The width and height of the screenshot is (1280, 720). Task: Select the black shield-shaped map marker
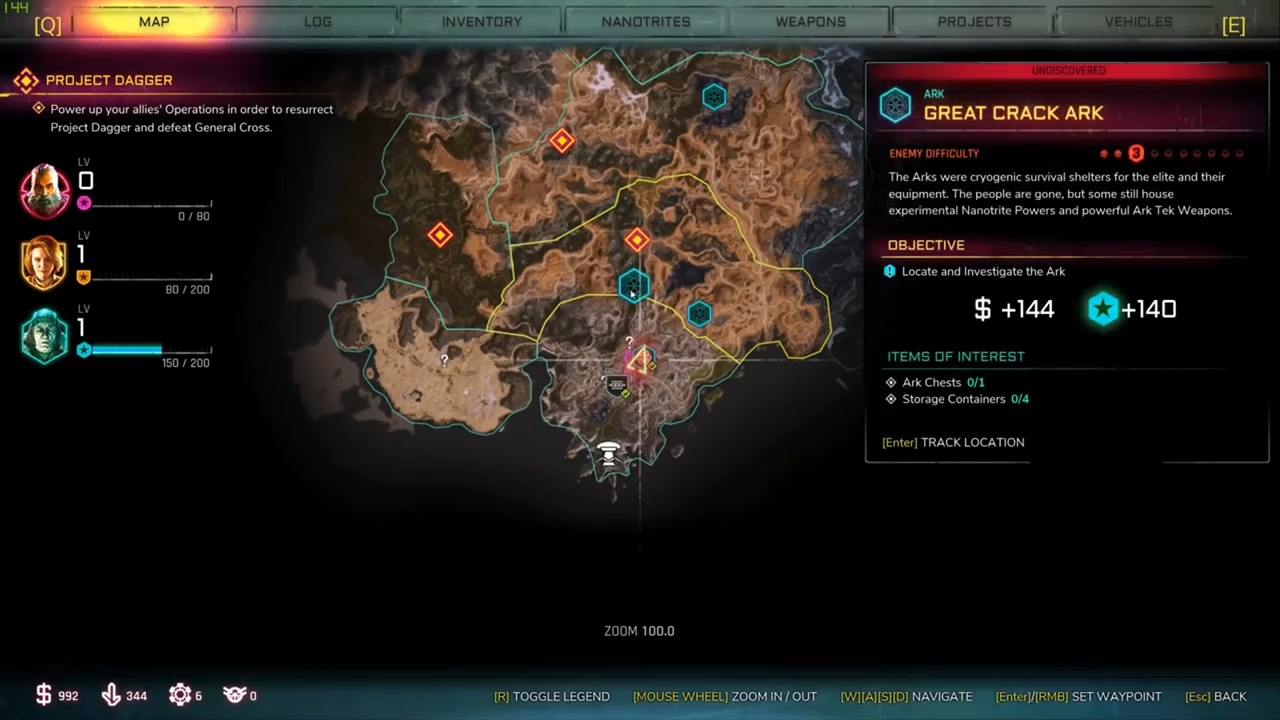click(617, 384)
